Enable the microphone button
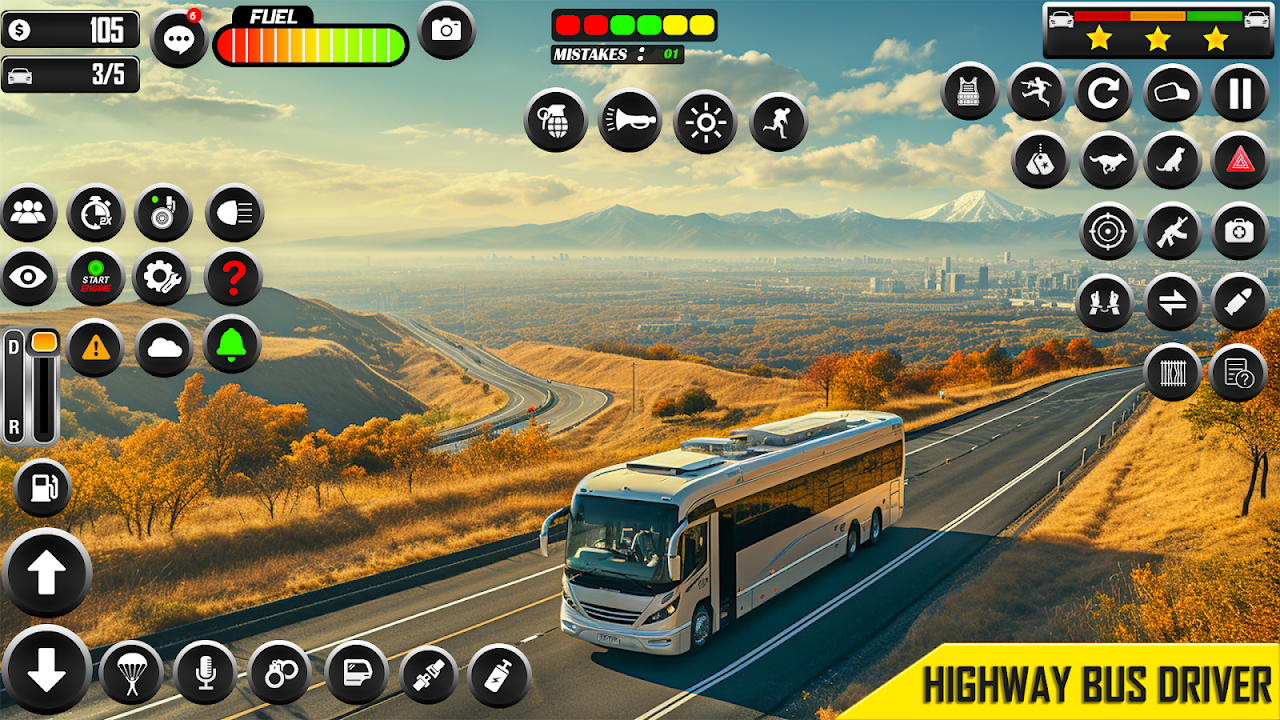The image size is (1280, 720). point(205,673)
